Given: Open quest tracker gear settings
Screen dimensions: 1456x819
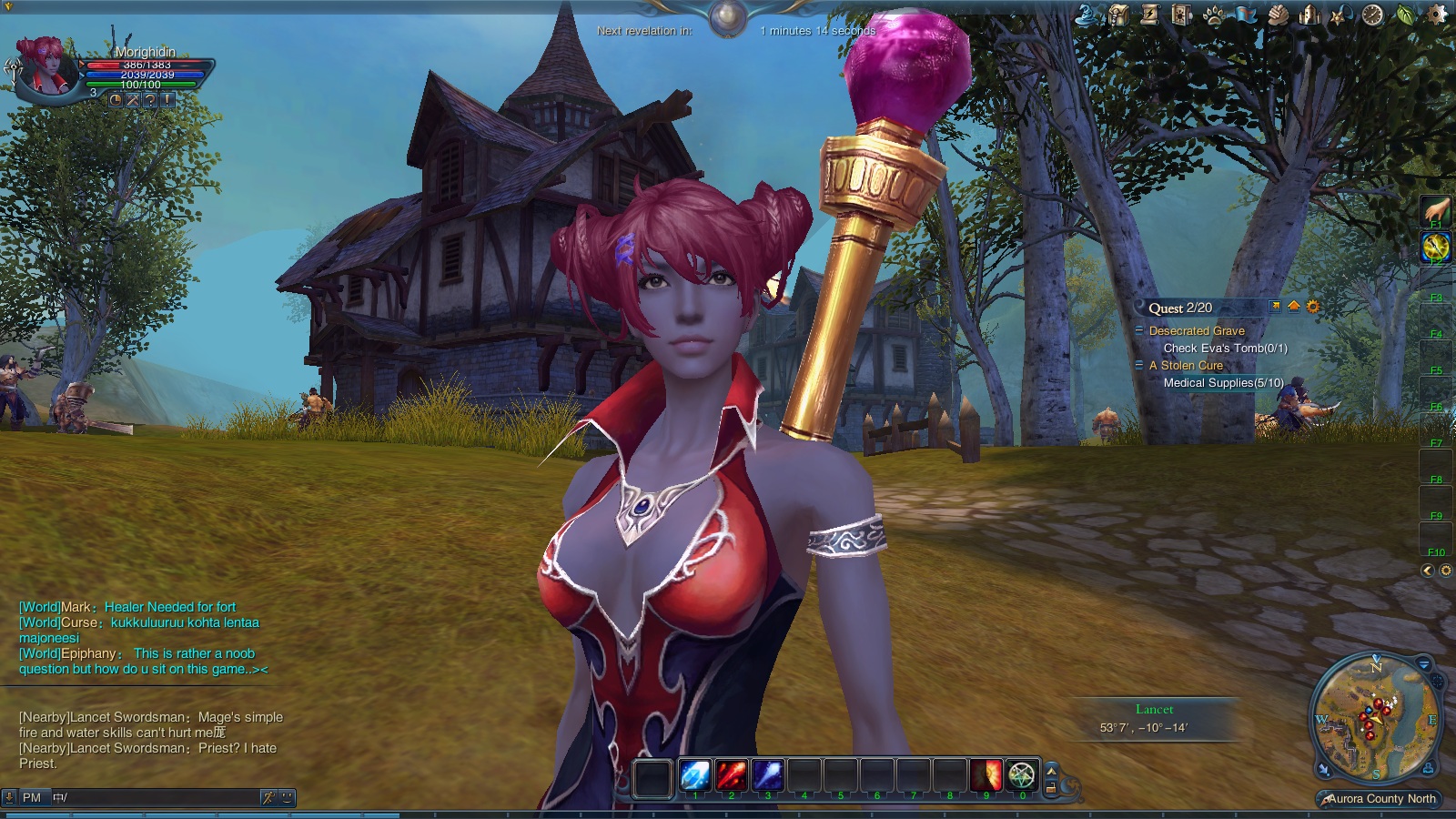Looking at the screenshot, I should (x=1313, y=307).
